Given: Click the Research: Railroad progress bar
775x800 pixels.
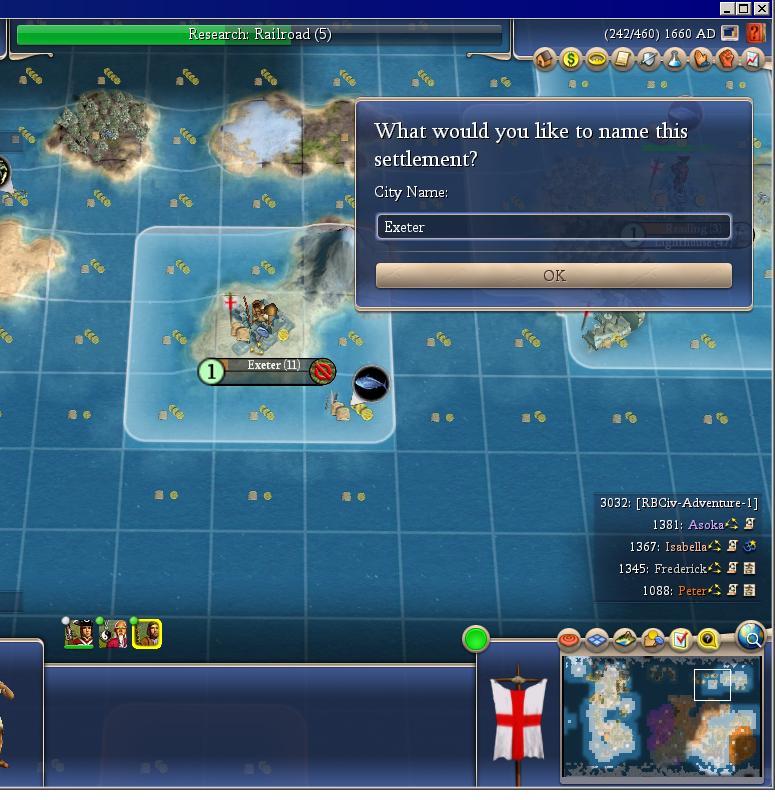Looking at the screenshot, I should click(x=259, y=35).
